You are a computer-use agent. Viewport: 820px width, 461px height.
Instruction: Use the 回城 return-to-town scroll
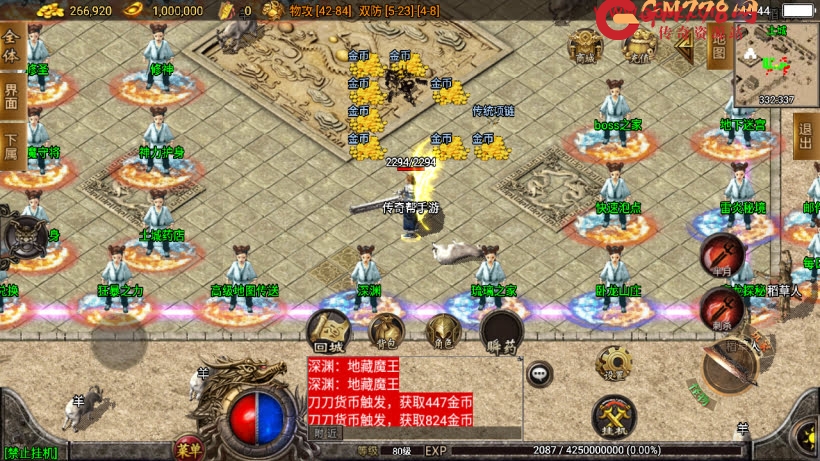(328, 330)
